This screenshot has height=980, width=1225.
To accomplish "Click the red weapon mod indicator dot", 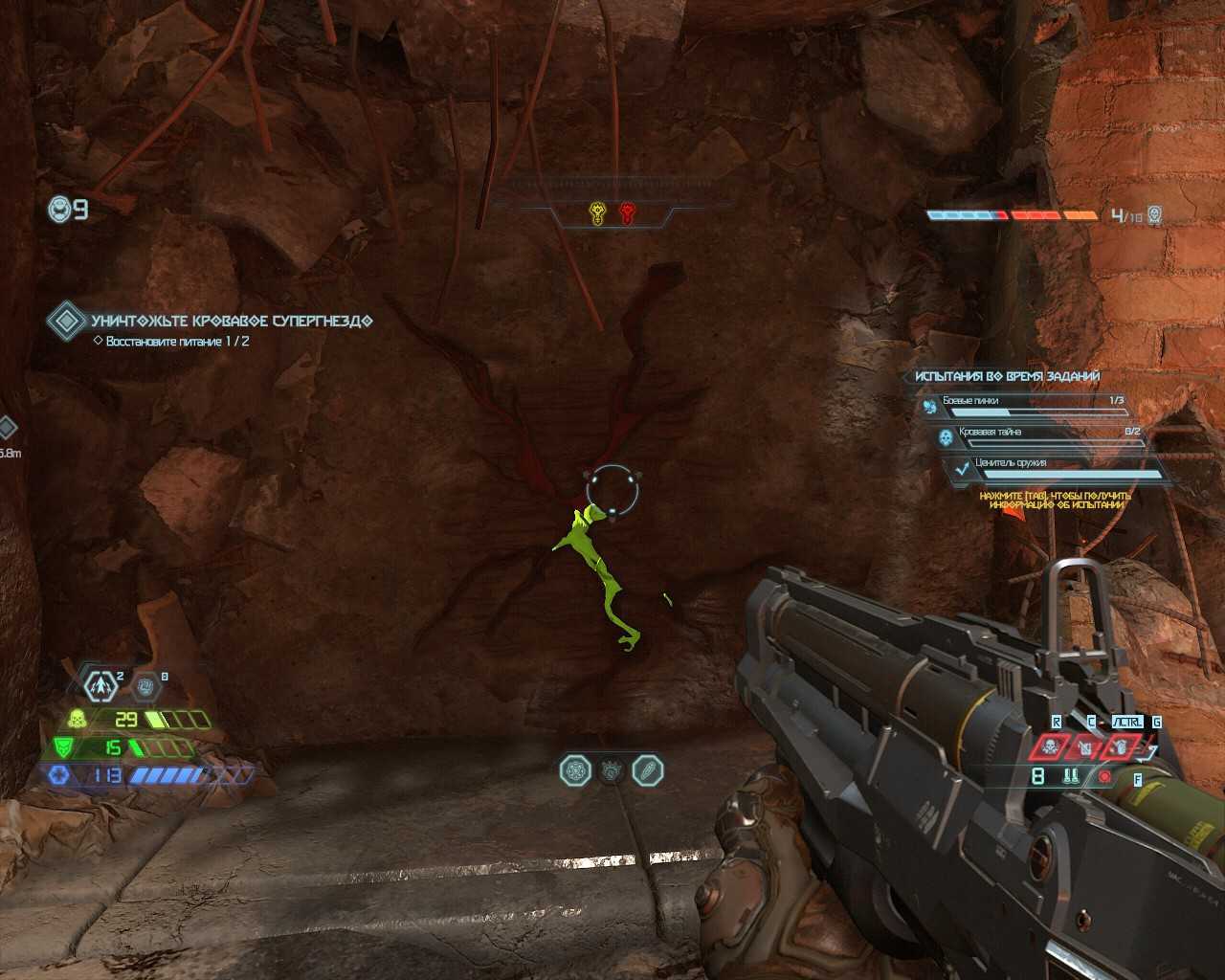I will pyautogui.click(x=1105, y=777).
